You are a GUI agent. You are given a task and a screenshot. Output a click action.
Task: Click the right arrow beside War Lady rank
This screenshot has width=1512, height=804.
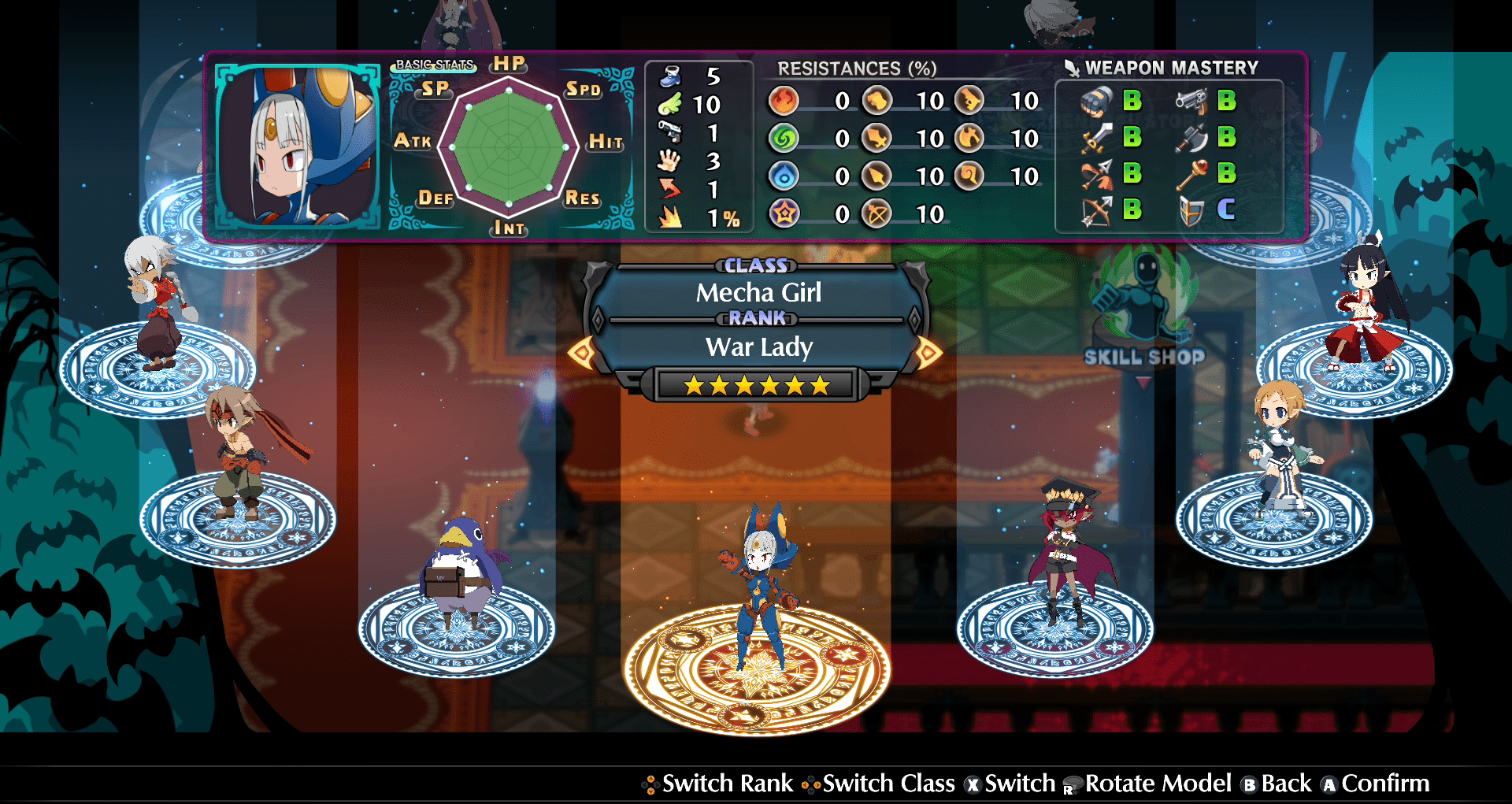[x=928, y=352]
